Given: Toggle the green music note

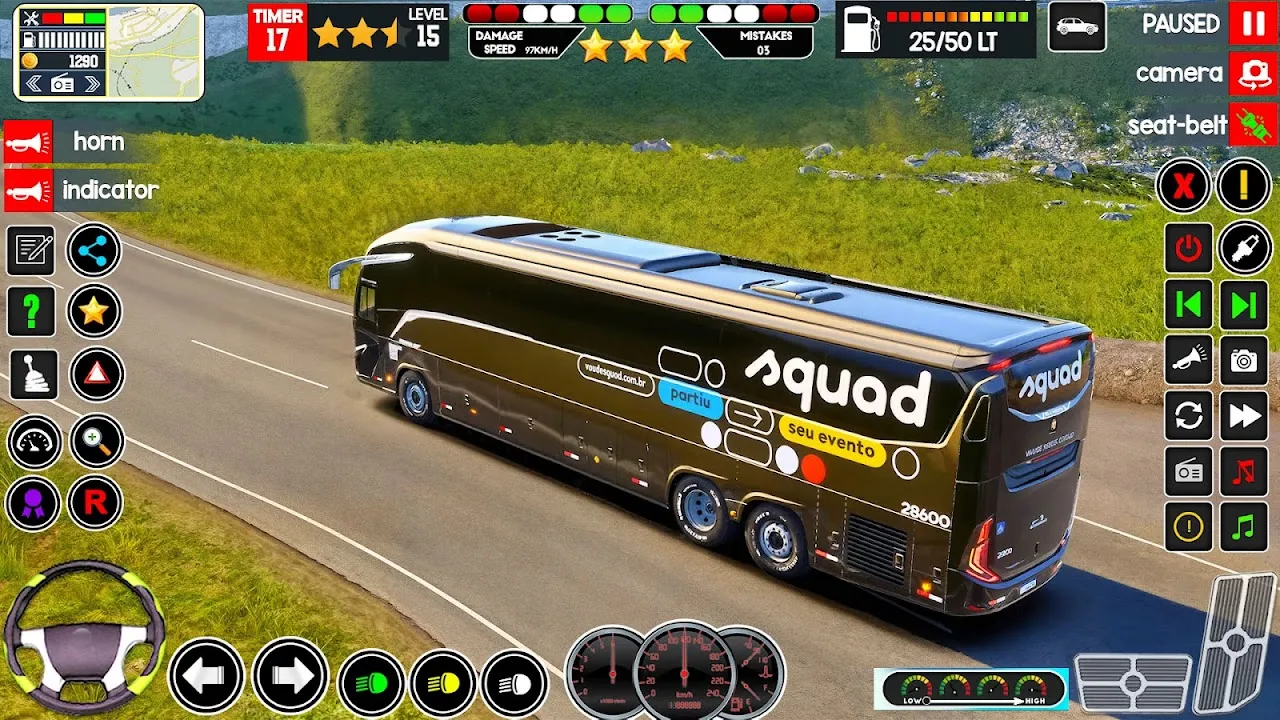Looking at the screenshot, I should click(1244, 527).
